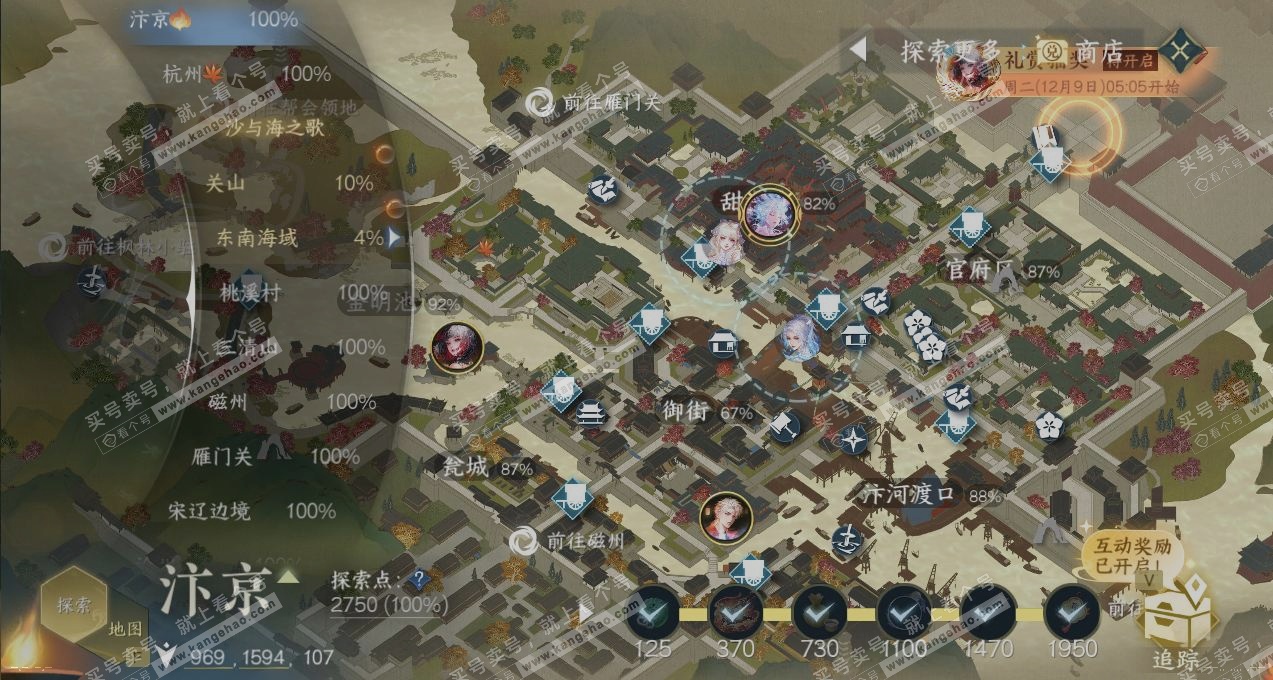
Task: Expand the 探索更多 panel arrow
Action: coord(857,49)
